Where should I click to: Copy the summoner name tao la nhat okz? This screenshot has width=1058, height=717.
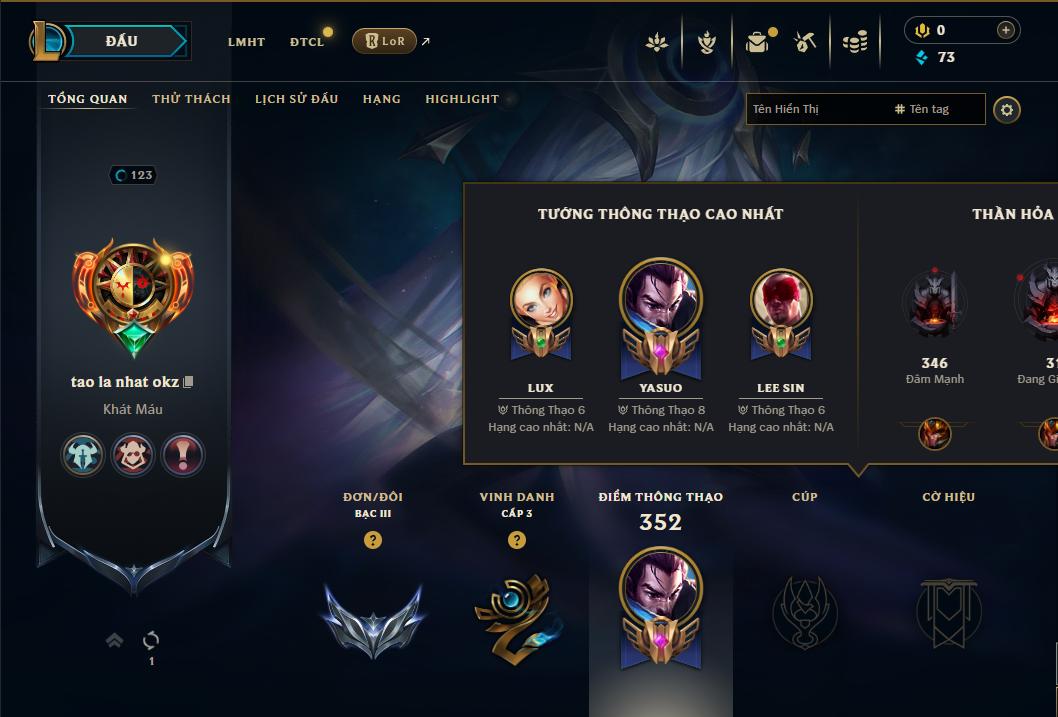(188, 382)
